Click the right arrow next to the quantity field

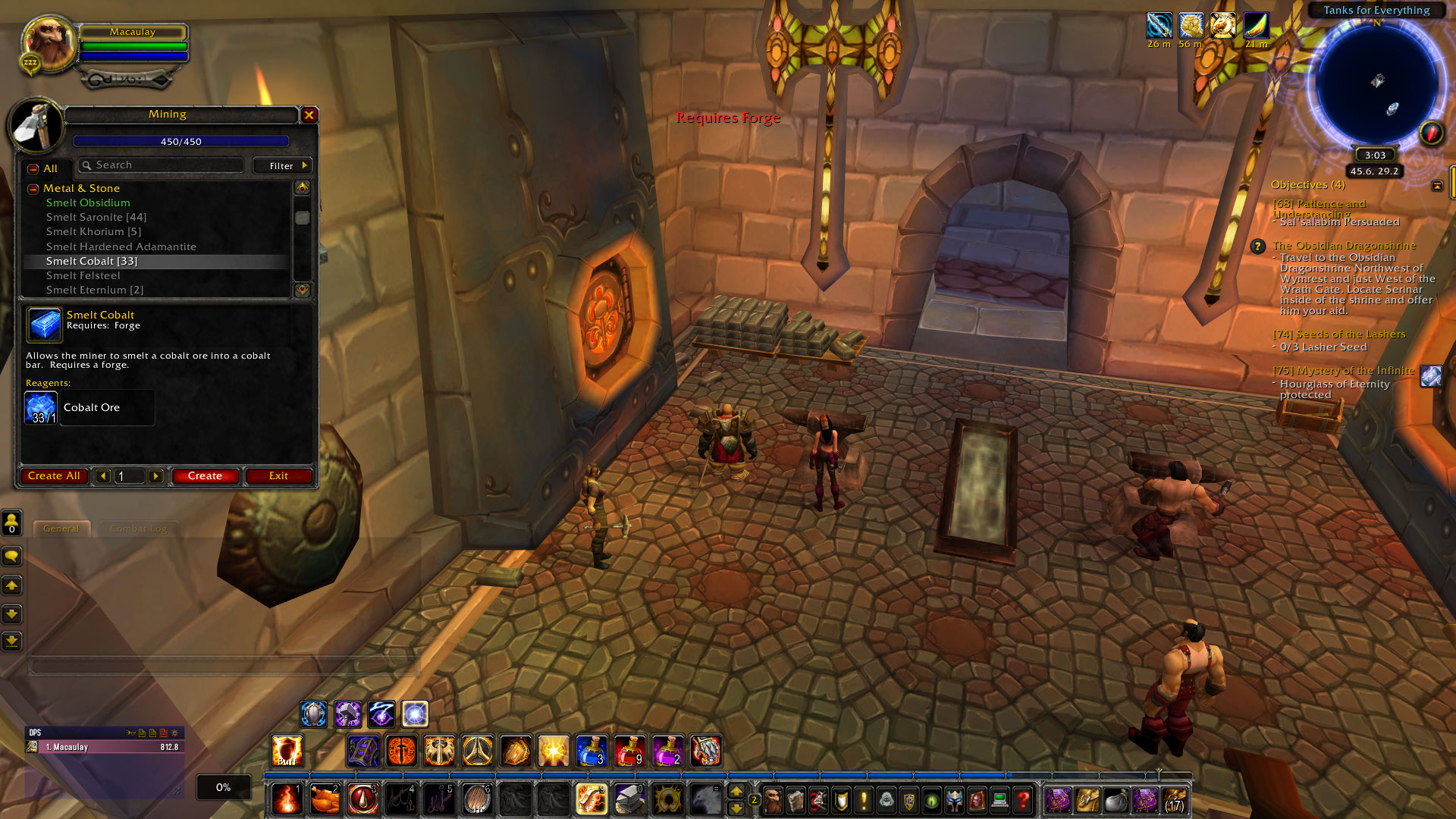click(x=156, y=476)
